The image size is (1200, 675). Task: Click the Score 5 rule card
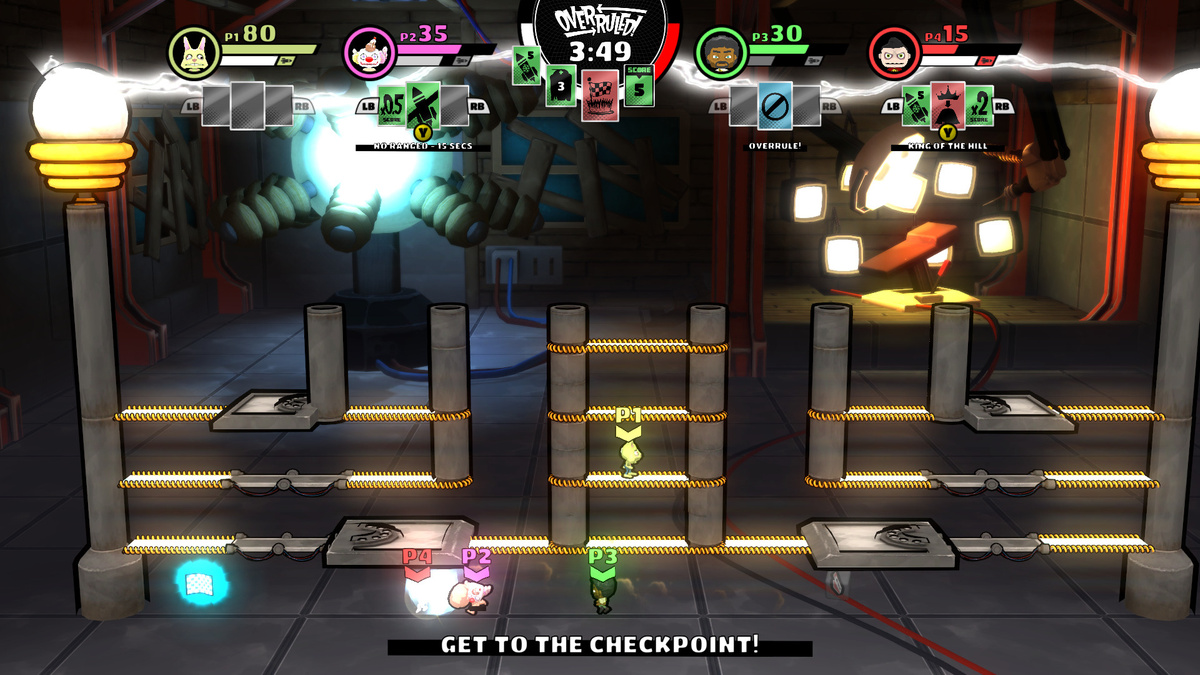pos(639,85)
